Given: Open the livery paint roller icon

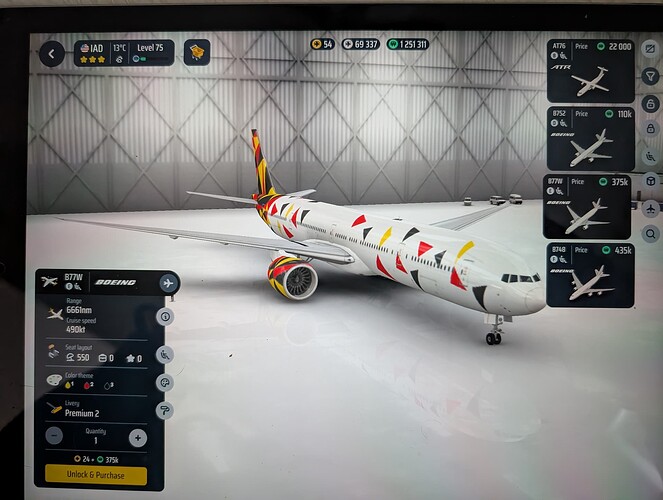Looking at the screenshot, I should pyautogui.click(x=165, y=410).
